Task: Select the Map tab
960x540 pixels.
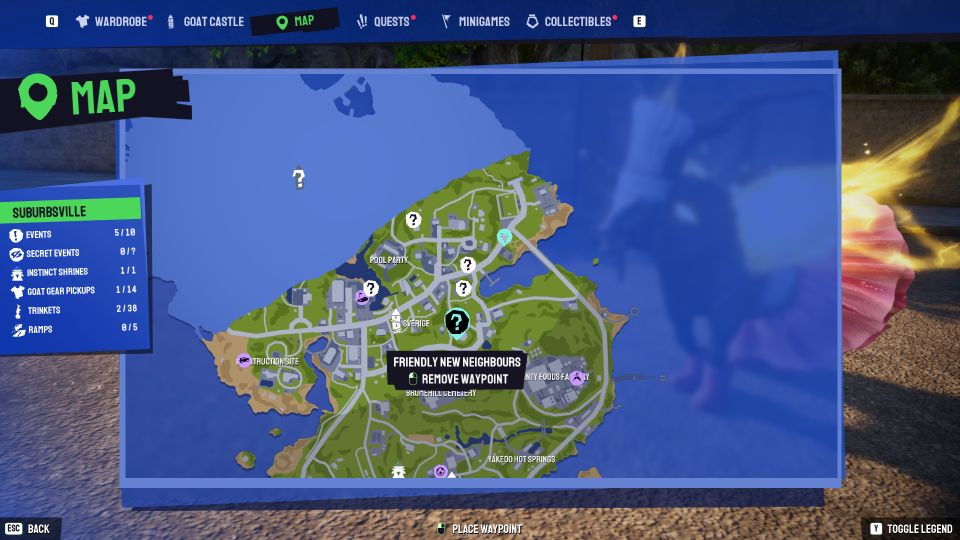Action: point(295,21)
